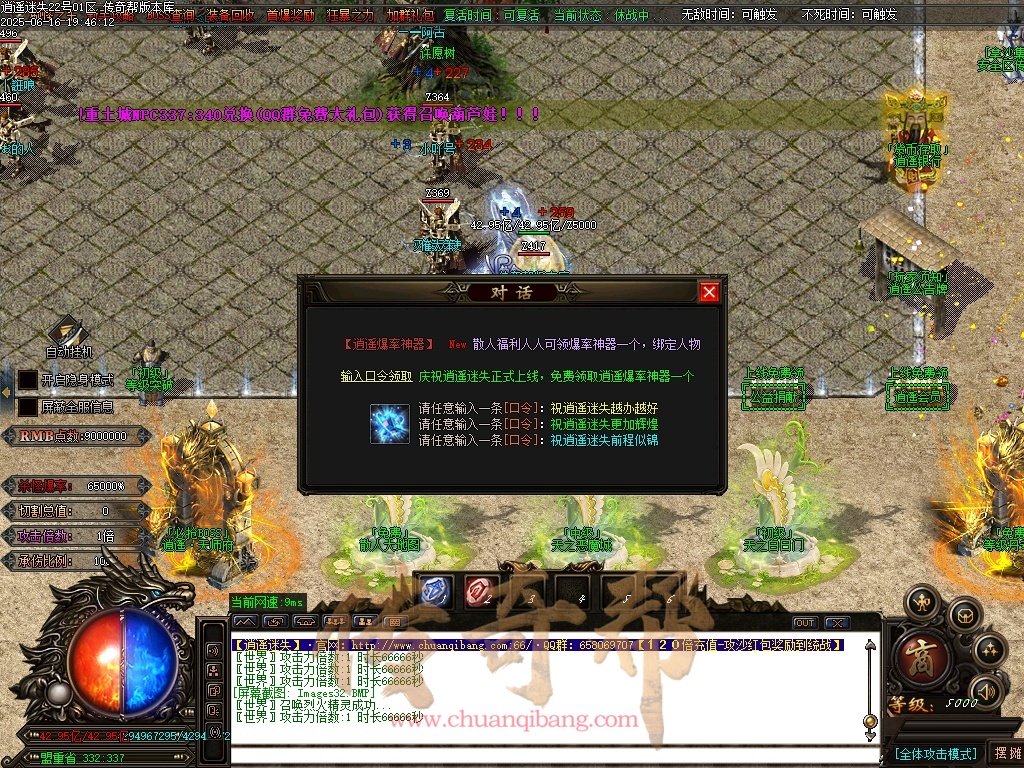Image resolution: width=1024 pixels, height=768 pixels.
Task: Use the blue rune skill in hotbar slot 1
Action: [x=435, y=591]
